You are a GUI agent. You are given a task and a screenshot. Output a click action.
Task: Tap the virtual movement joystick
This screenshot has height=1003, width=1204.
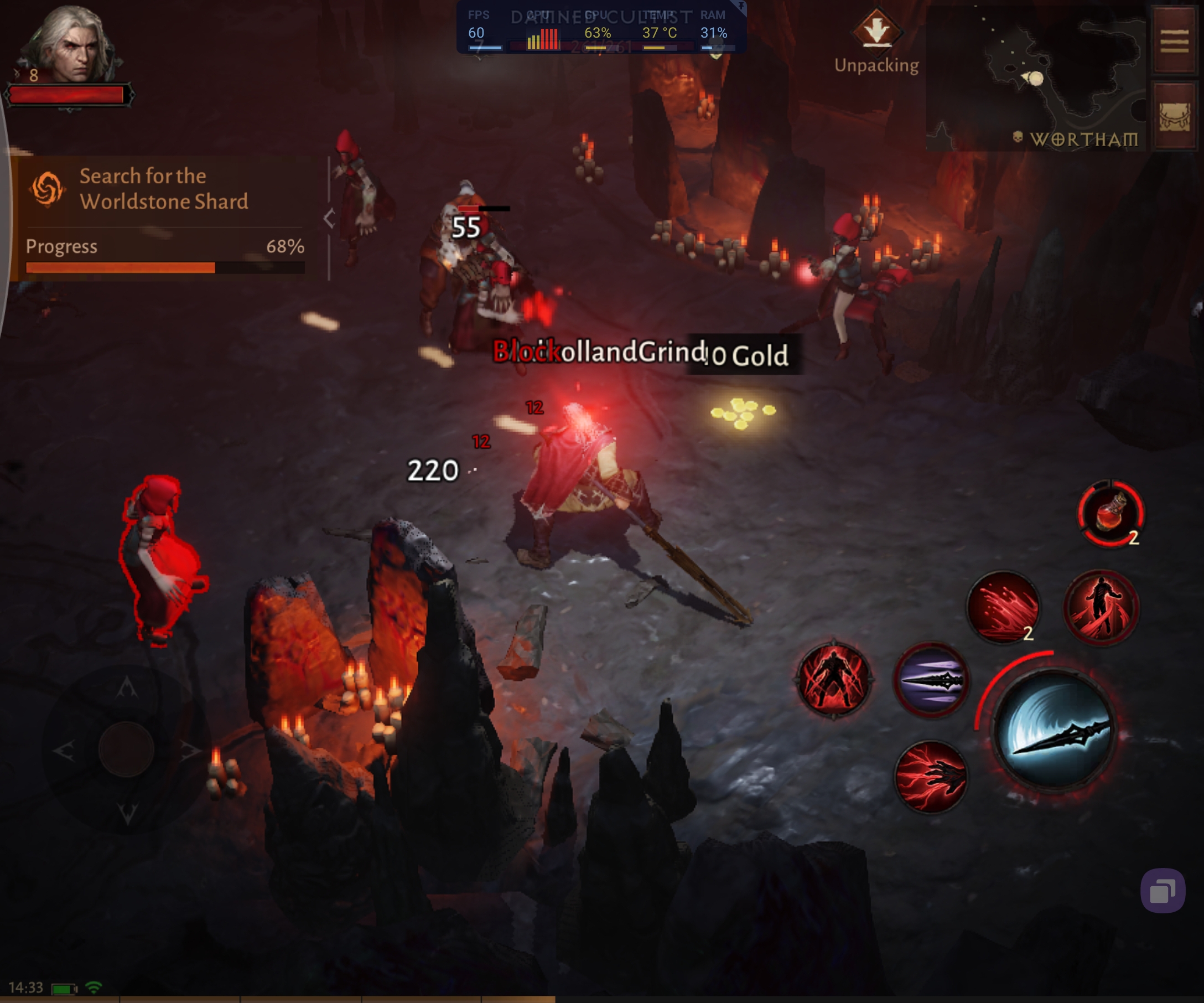point(126,749)
